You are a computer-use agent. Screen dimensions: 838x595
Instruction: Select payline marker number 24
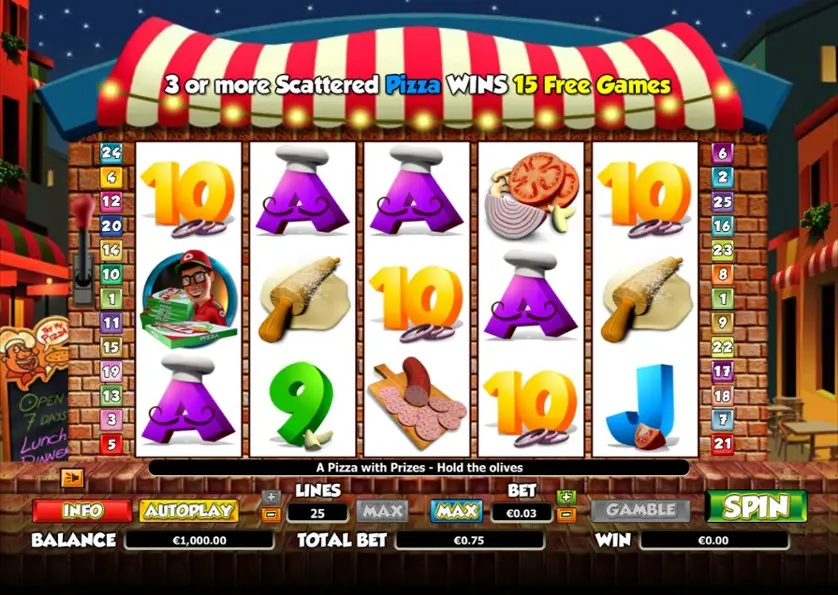(111, 153)
